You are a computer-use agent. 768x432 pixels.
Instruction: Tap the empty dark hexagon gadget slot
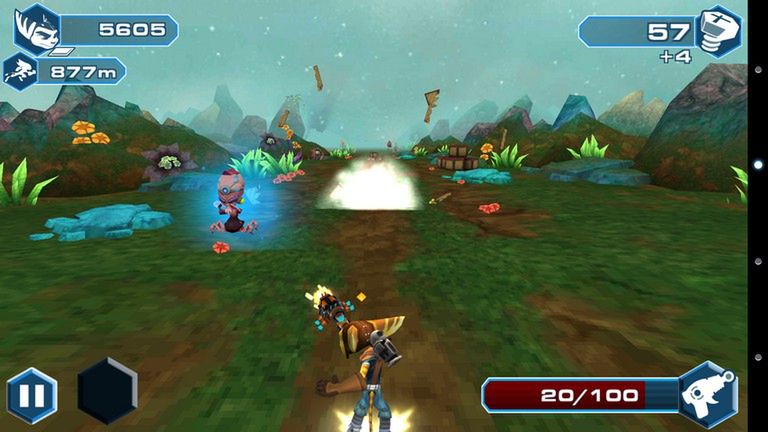click(x=107, y=391)
